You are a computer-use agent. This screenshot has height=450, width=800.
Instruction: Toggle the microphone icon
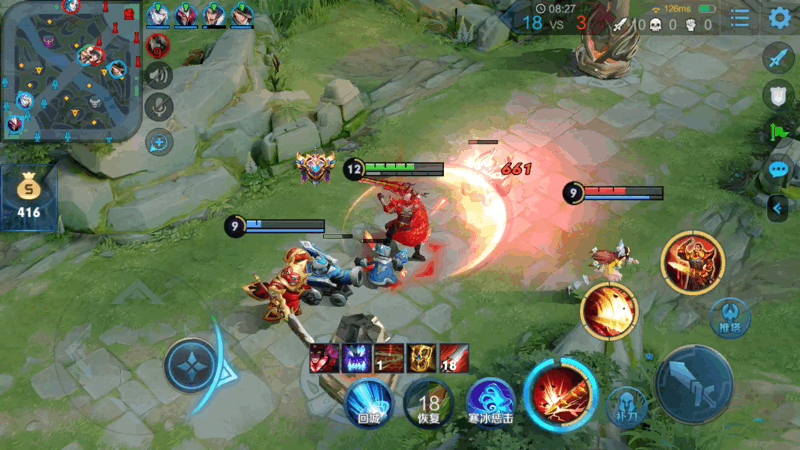click(x=159, y=107)
